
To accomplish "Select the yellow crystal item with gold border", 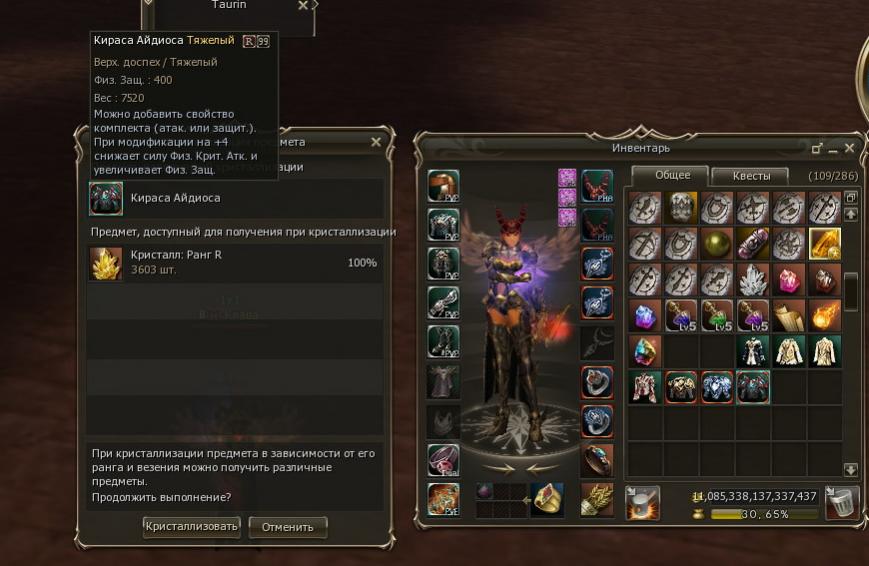I will [824, 244].
